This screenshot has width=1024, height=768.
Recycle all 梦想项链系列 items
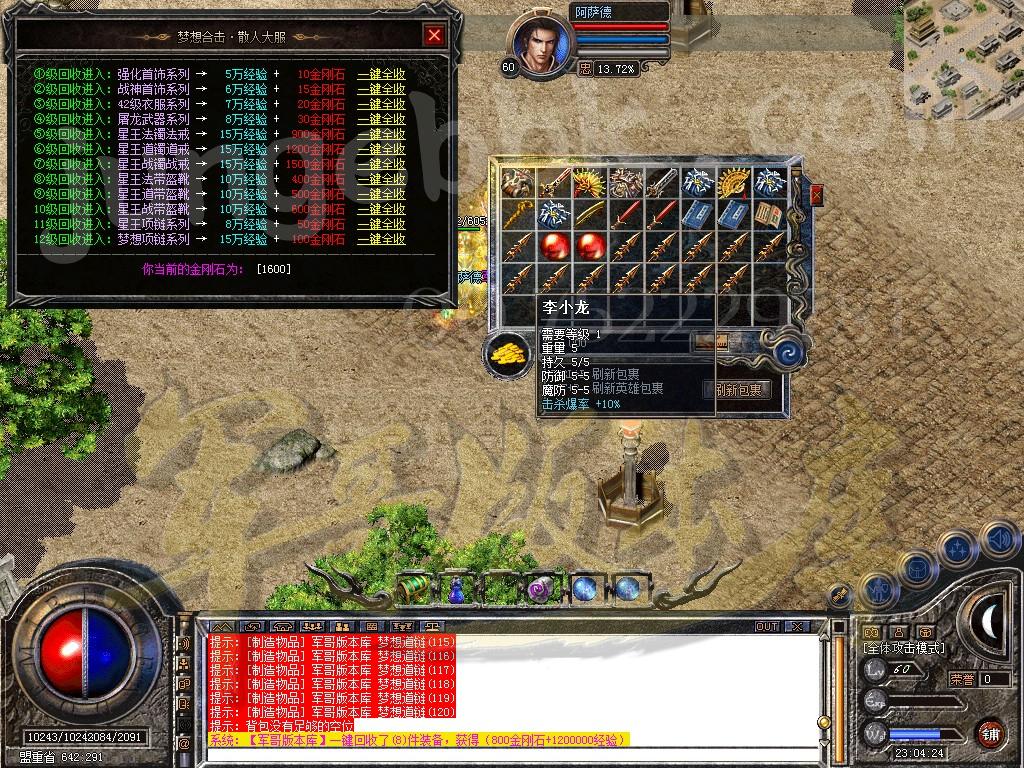[x=381, y=240]
